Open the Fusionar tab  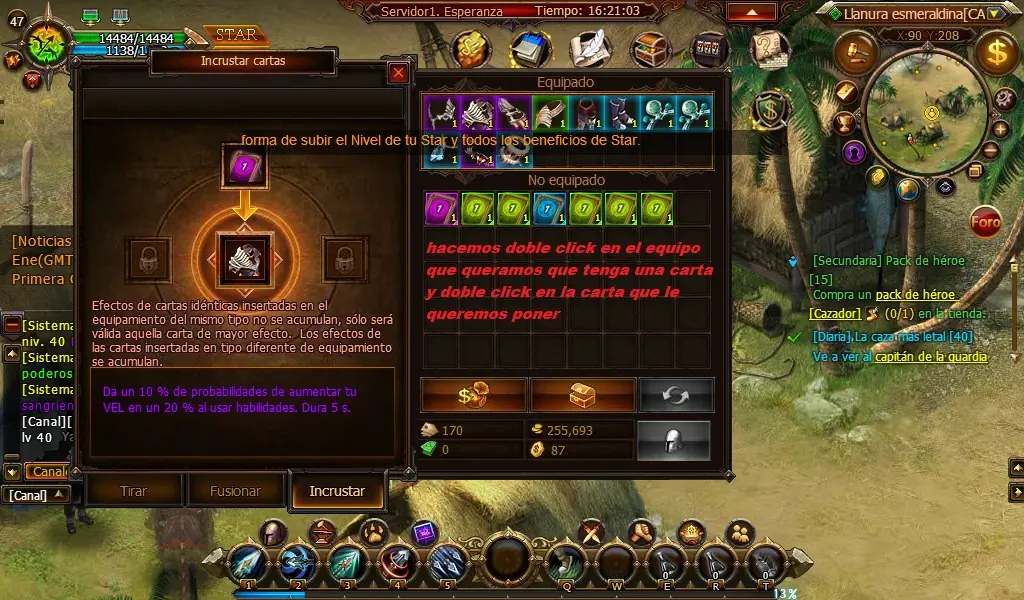236,491
